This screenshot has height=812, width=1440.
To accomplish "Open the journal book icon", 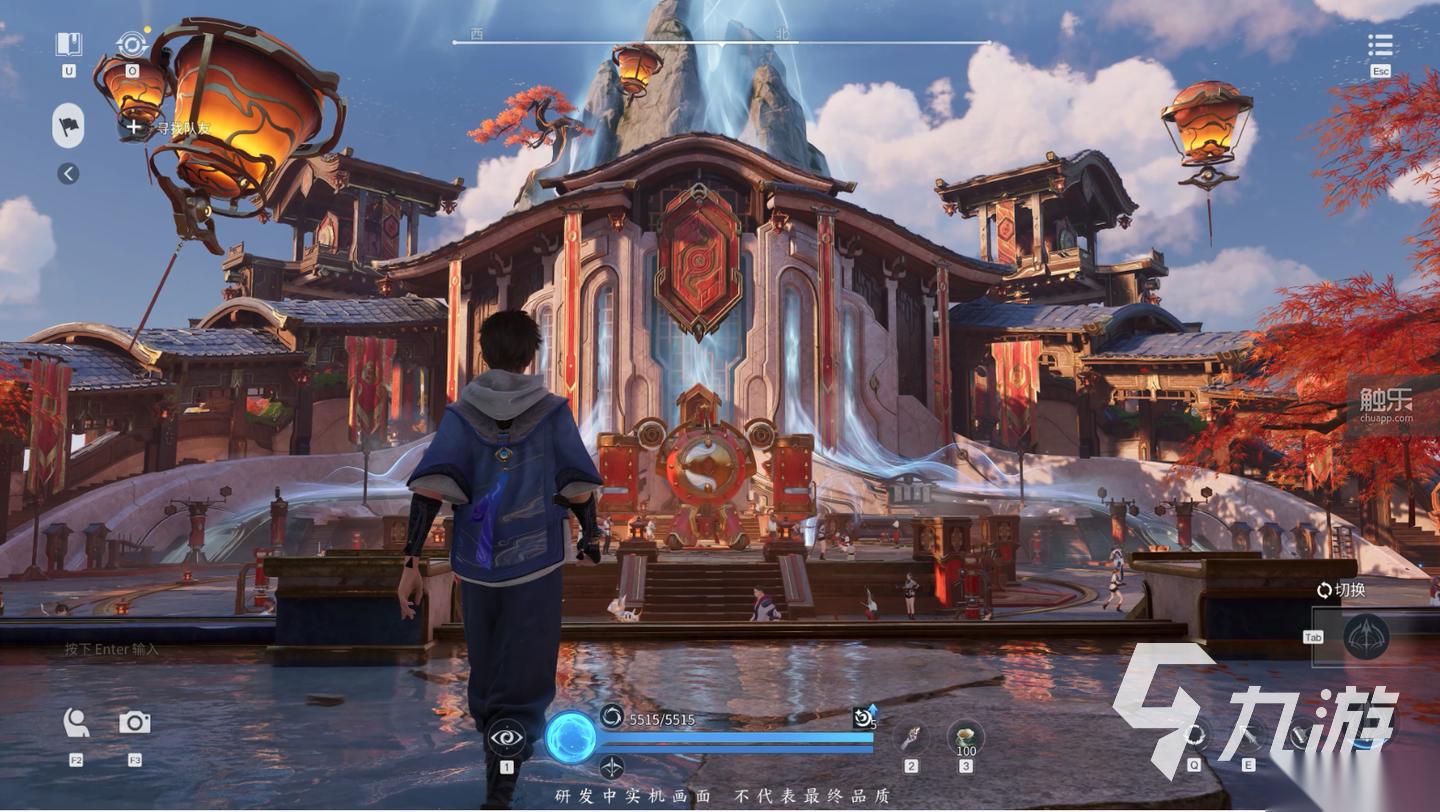I will pos(68,44).
